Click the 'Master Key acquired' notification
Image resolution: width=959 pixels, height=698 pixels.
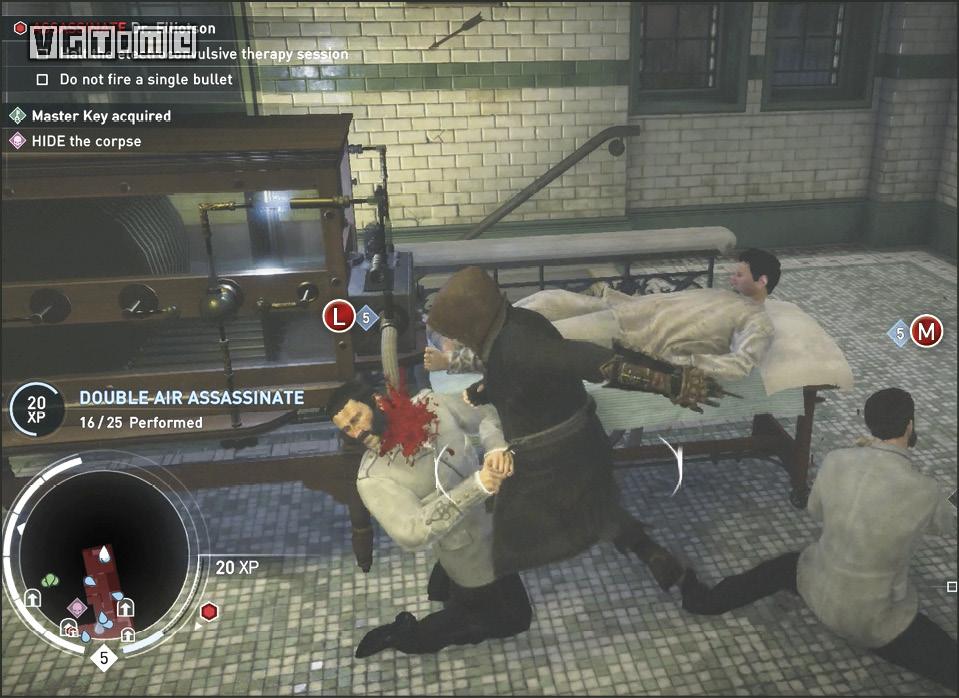pos(100,116)
